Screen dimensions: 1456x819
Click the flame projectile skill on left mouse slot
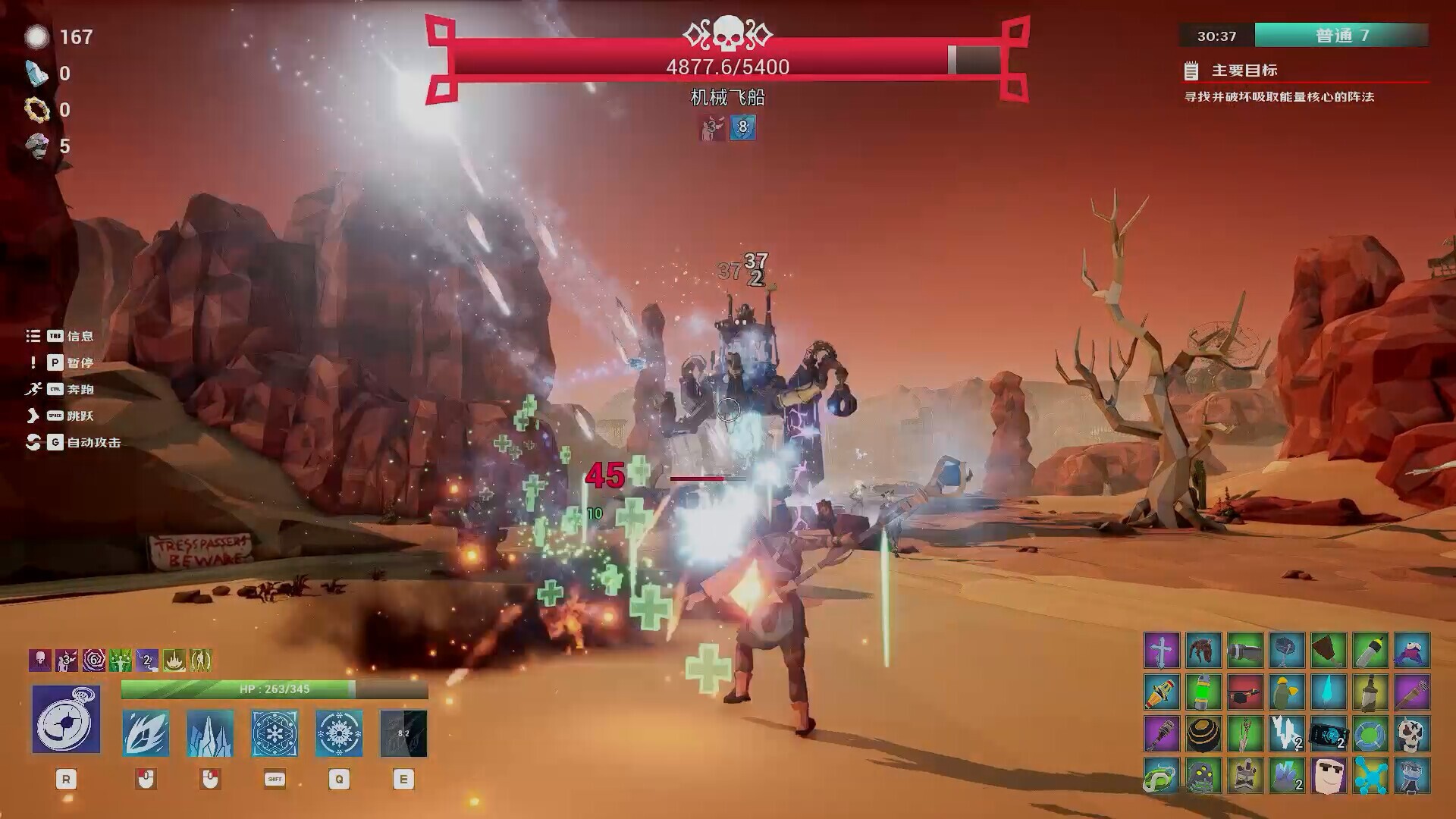click(146, 733)
